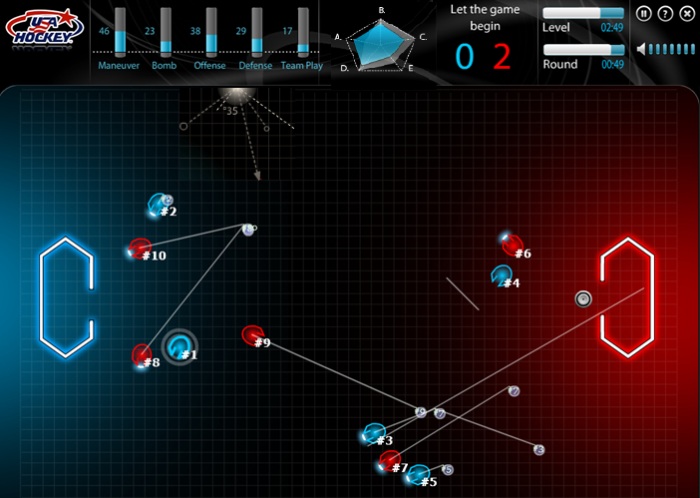The width and height of the screenshot is (700, 498).
Task: Select blue player #1
Action: [179, 347]
